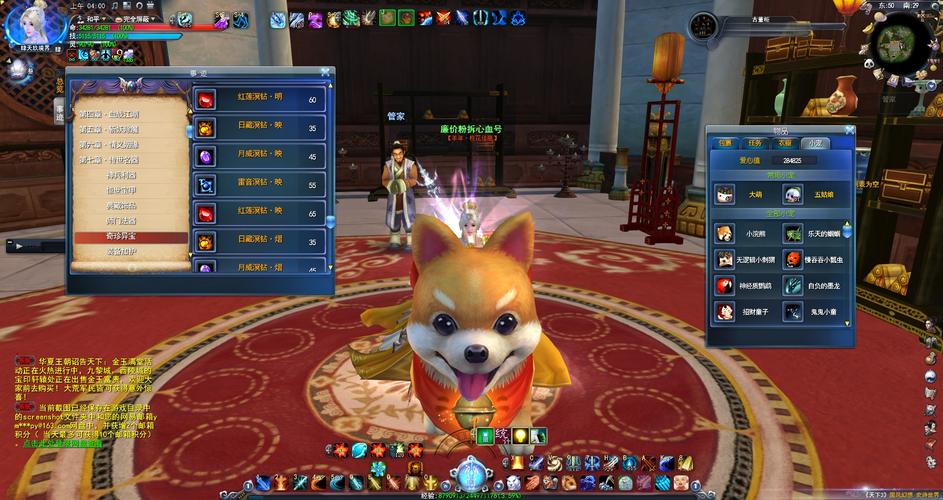Select the 大萌 pet
Image resolution: width=943 pixels, height=500 pixels.
click(725, 195)
